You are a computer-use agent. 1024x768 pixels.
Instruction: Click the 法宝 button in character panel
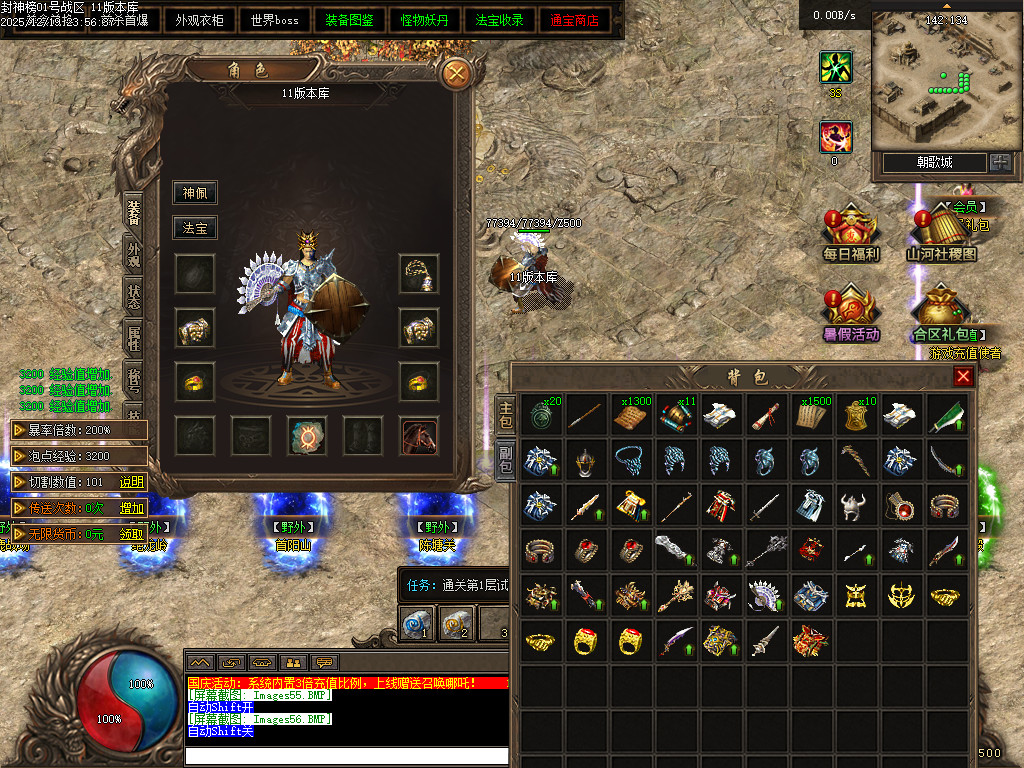coord(194,228)
